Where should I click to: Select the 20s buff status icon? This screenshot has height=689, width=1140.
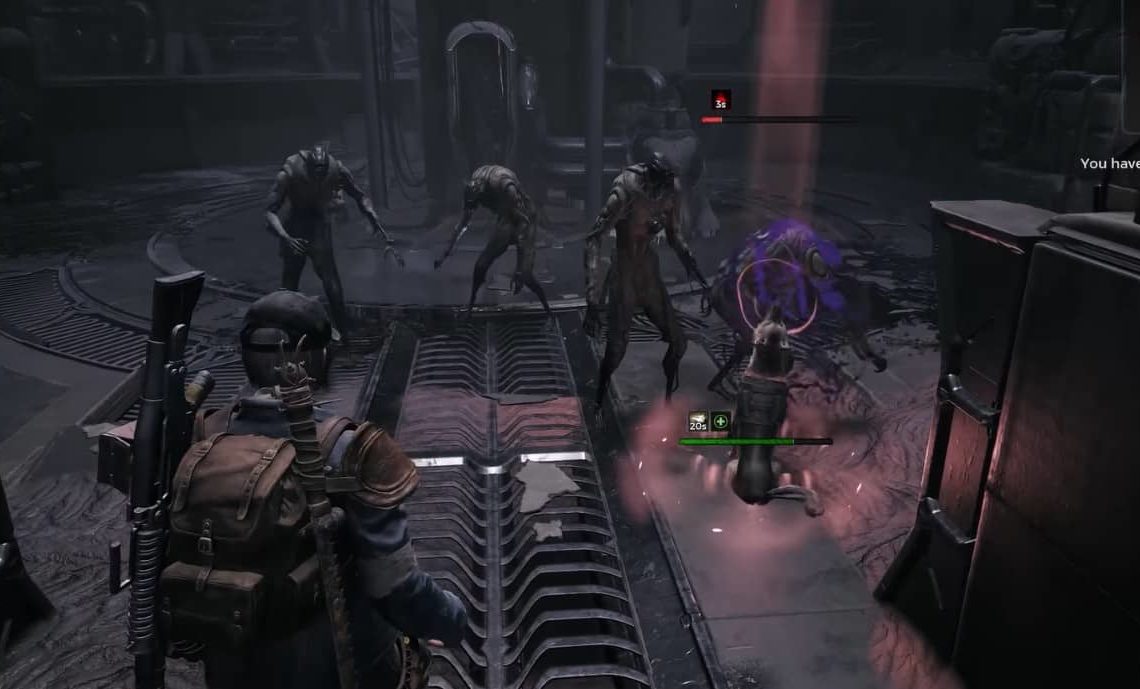pyautogui.click(x=698, y=422)
